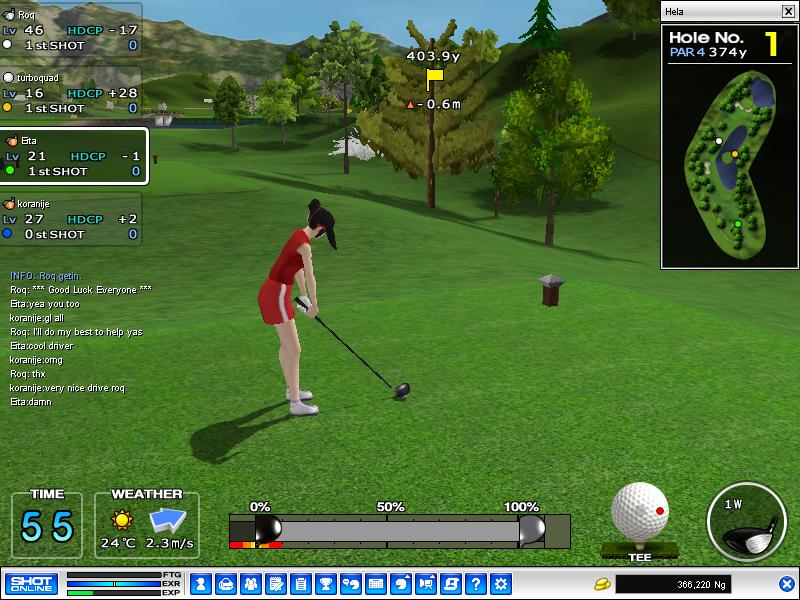Open the Shot Online logo menu
Screen dimensions: 800x600
31,583
